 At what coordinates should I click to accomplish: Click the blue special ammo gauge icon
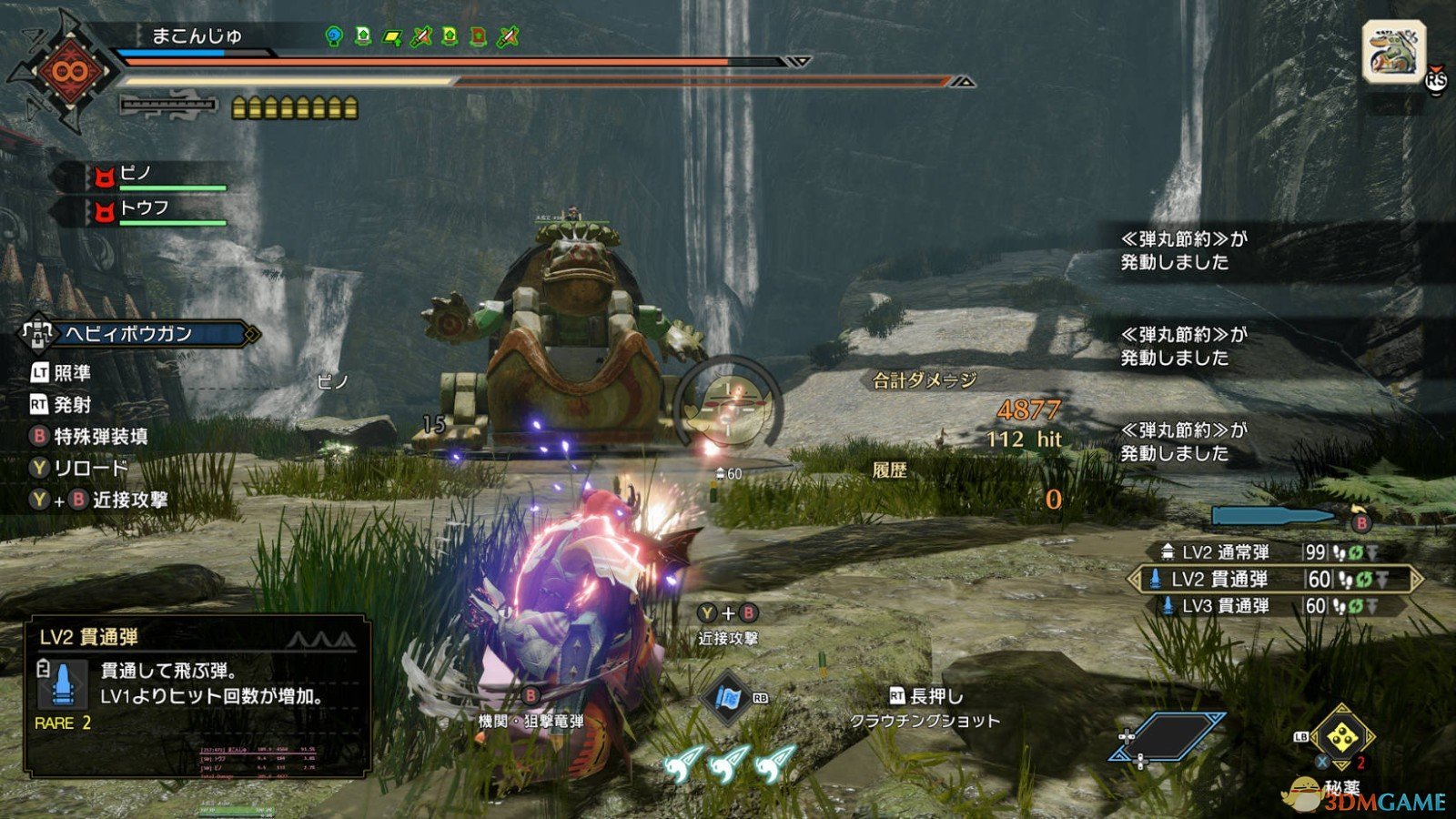1272,517
